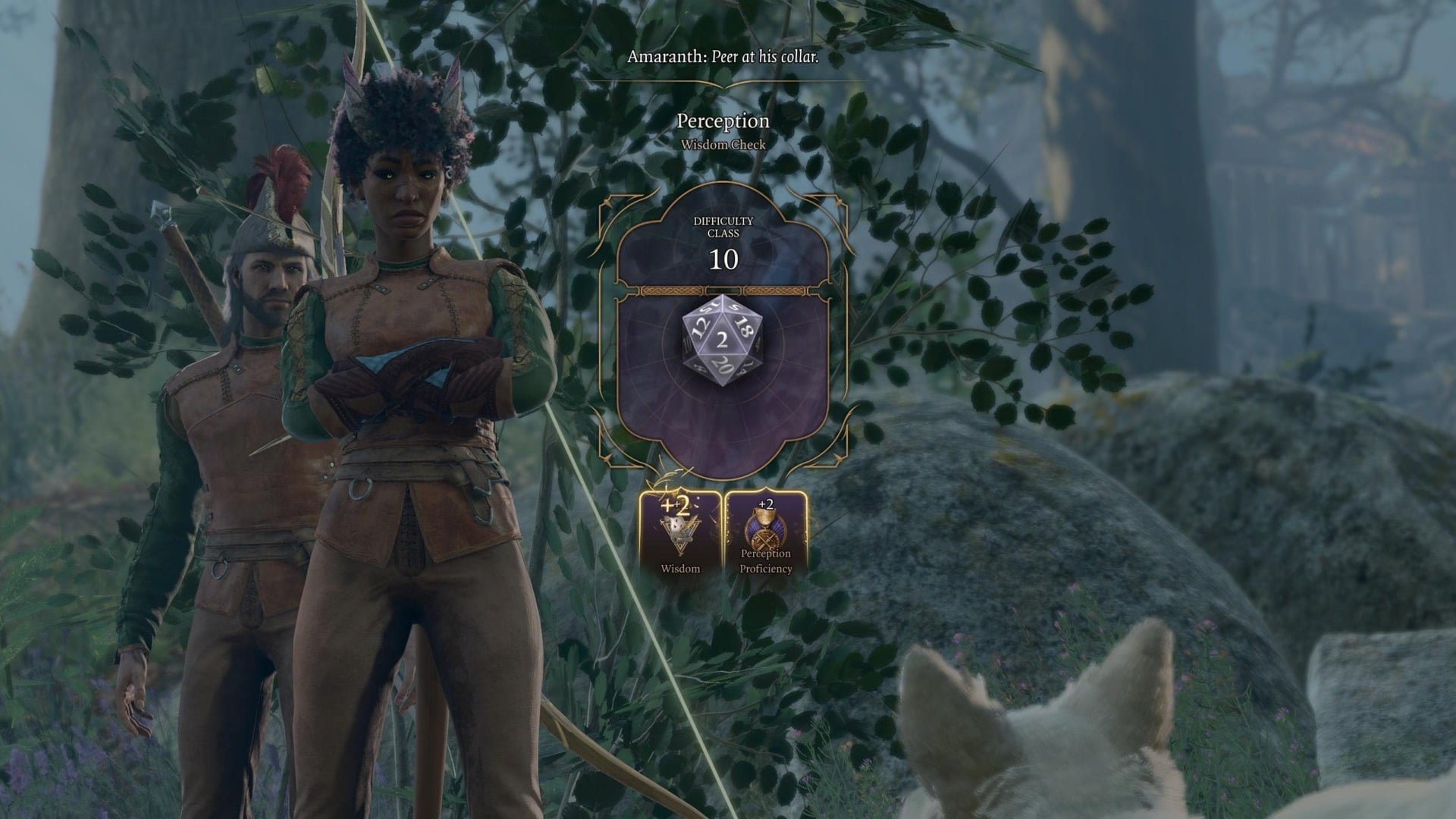Click the decorative divider below Difficulty Class
The image size is (1456, 819).
point(726,288)
